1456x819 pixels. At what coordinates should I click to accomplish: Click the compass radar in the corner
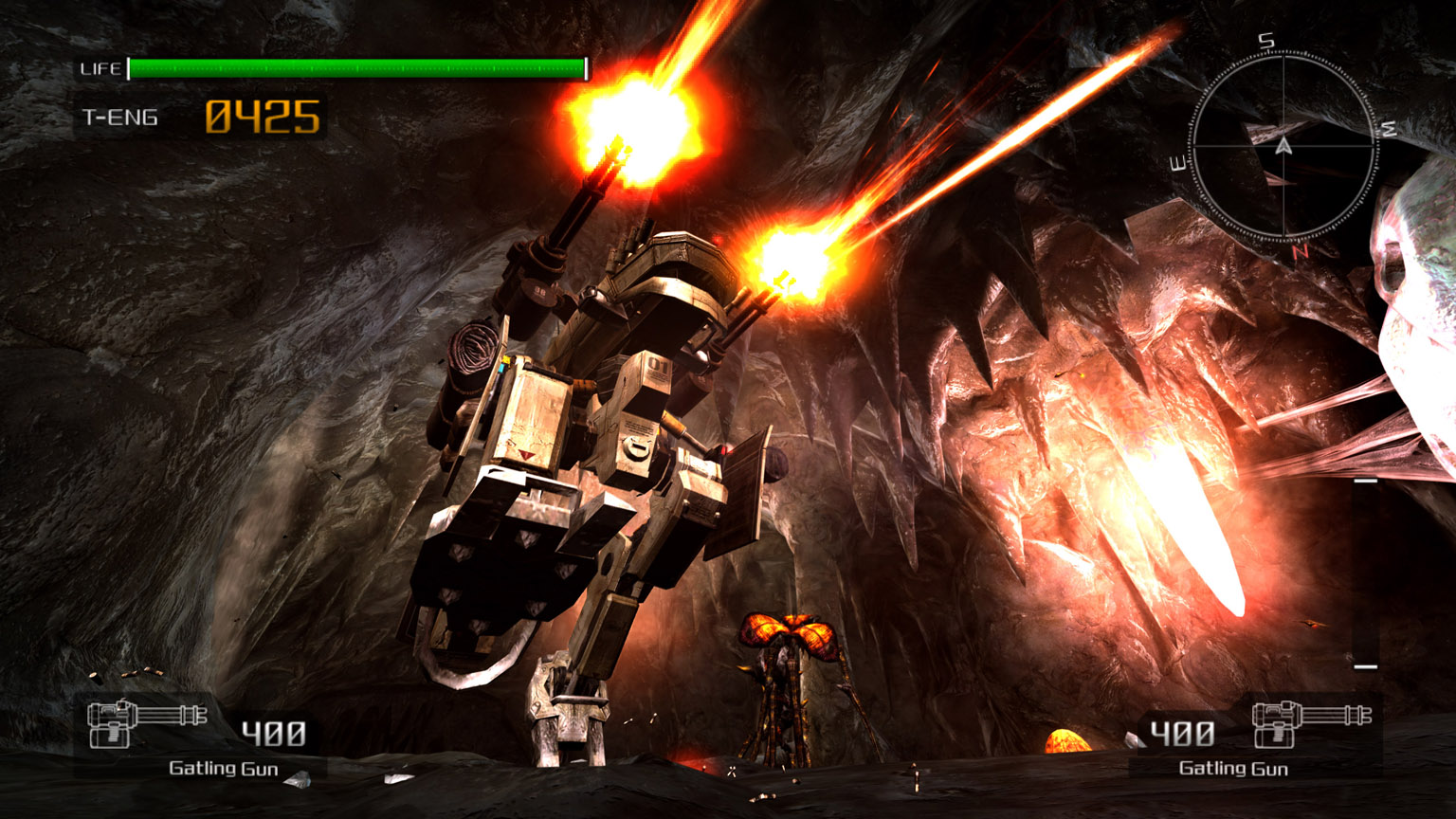tap(1283, 147)
